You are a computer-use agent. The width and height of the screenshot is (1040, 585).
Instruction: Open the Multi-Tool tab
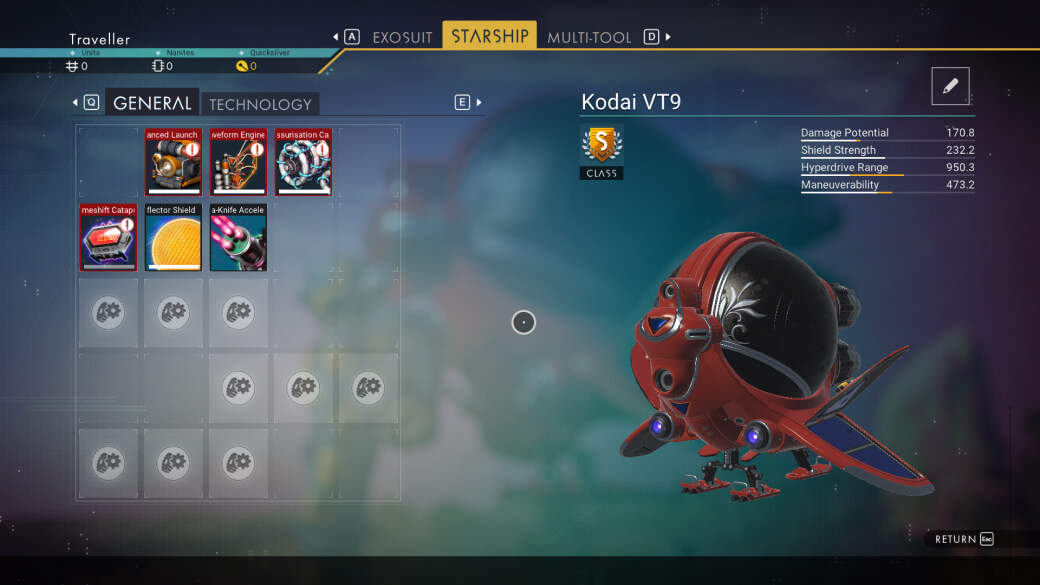(x=589, y=37)
